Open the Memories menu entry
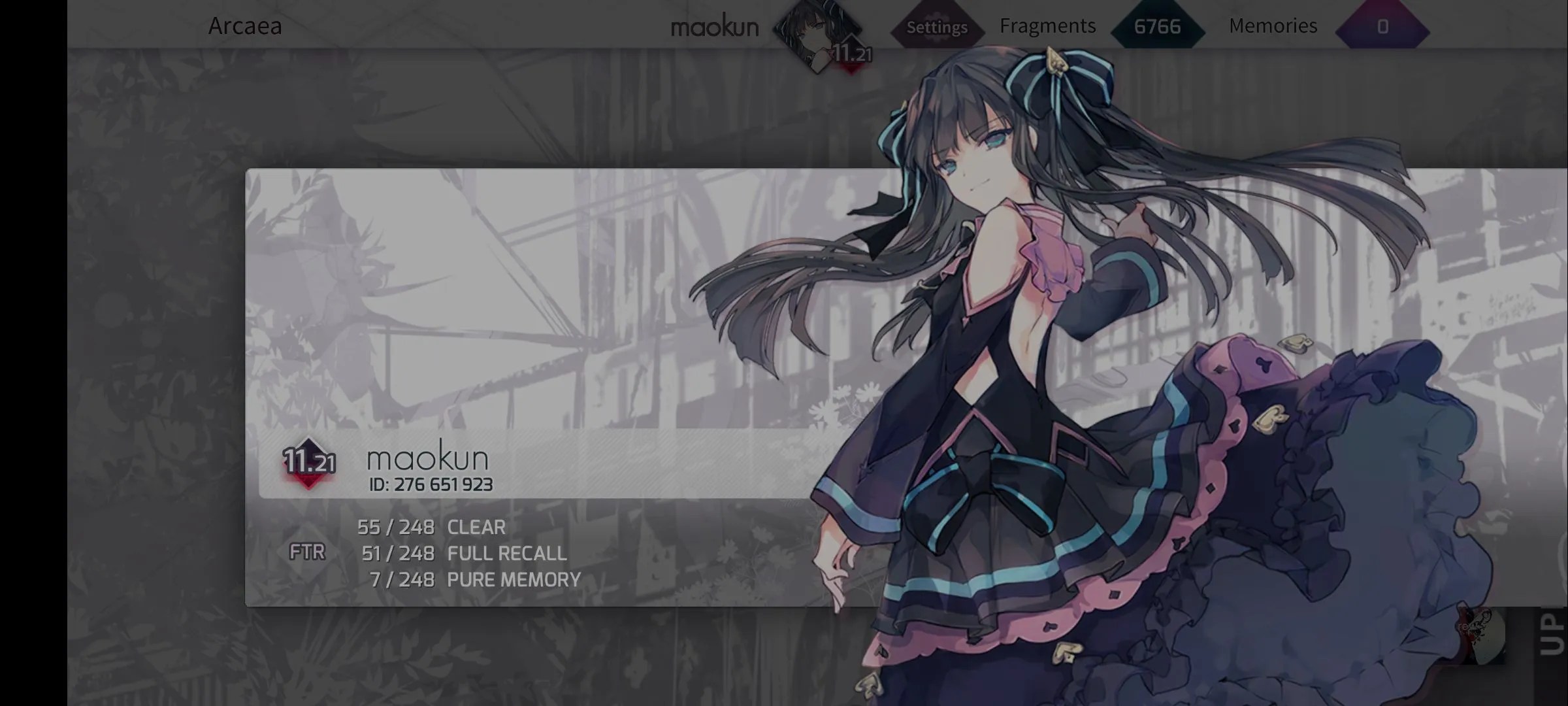This screenshot has width=1568, height=706. (x=1273, y=25)
